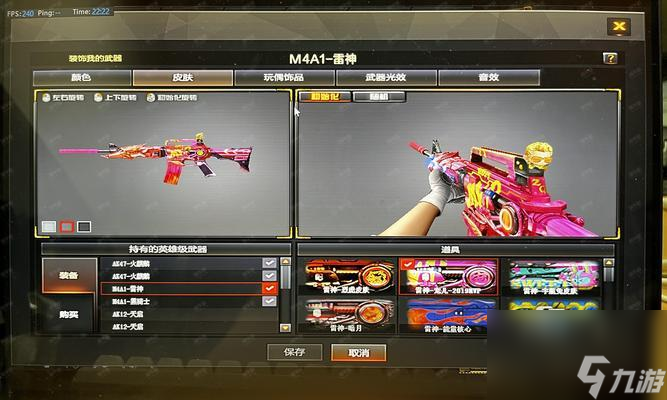
Task: Pick the light gray color swatch
Action: click(x=49, y=227)
